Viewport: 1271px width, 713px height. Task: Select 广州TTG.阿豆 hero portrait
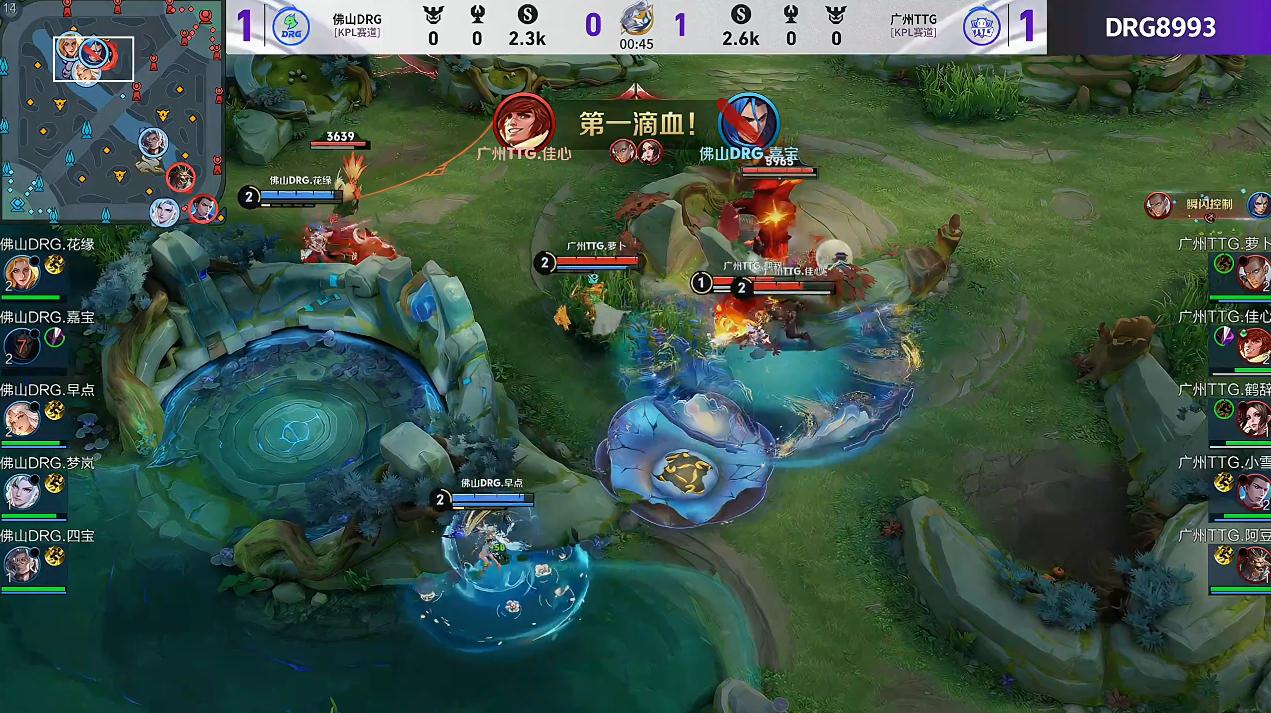1253,564
